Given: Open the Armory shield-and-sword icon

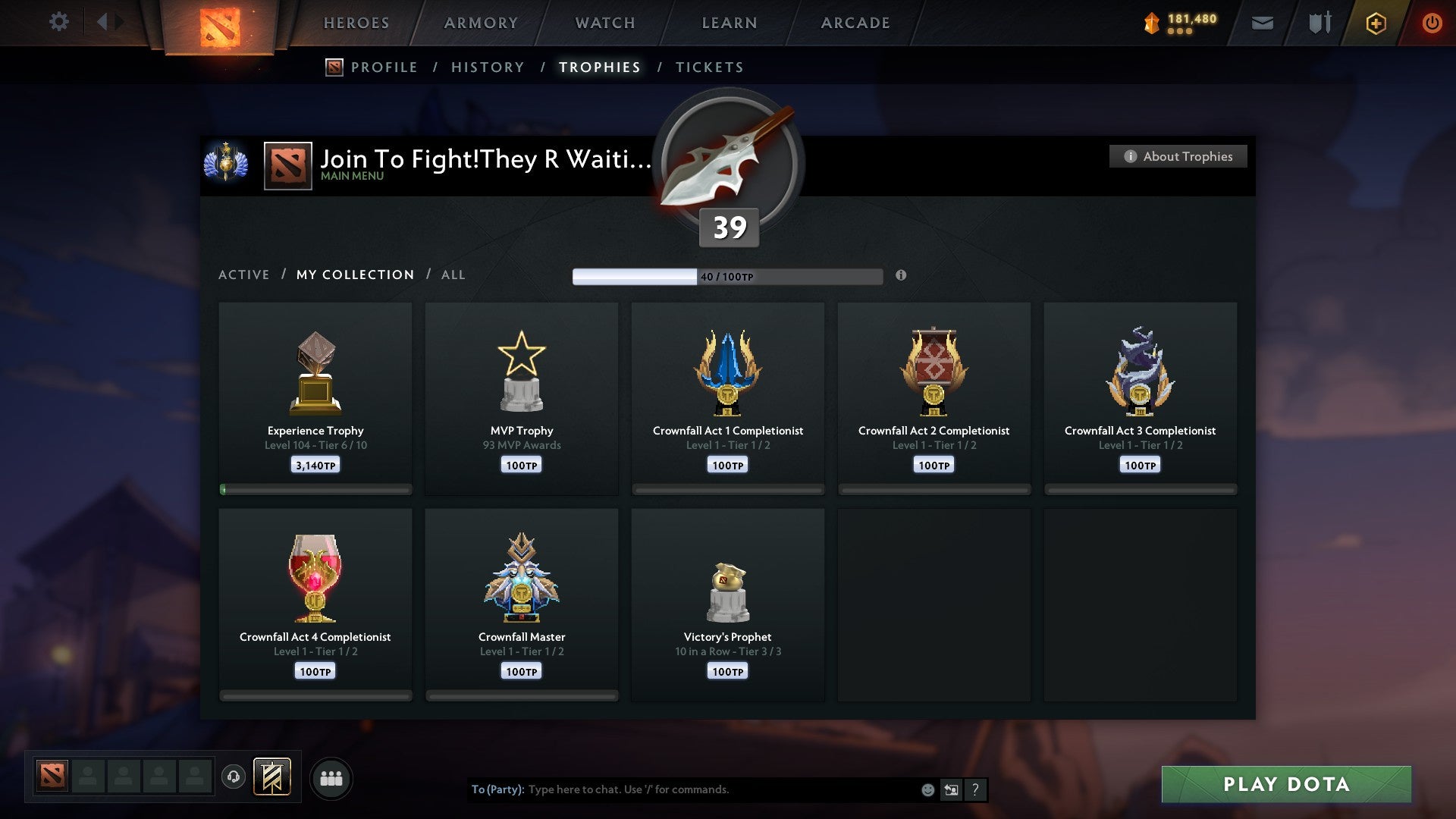Looking at the screenshot, I should click(x=1319, y=23).
